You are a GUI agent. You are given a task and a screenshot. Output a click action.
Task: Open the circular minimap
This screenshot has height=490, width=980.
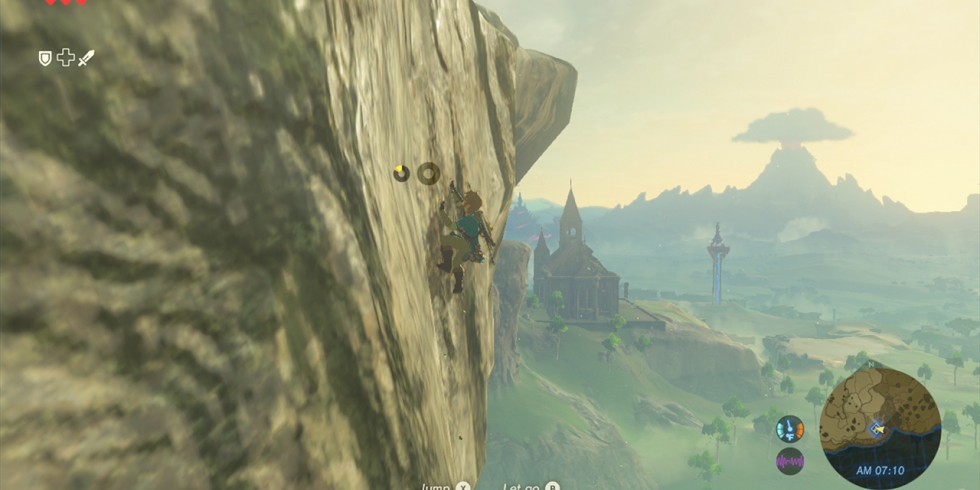[x=880, y=427]
